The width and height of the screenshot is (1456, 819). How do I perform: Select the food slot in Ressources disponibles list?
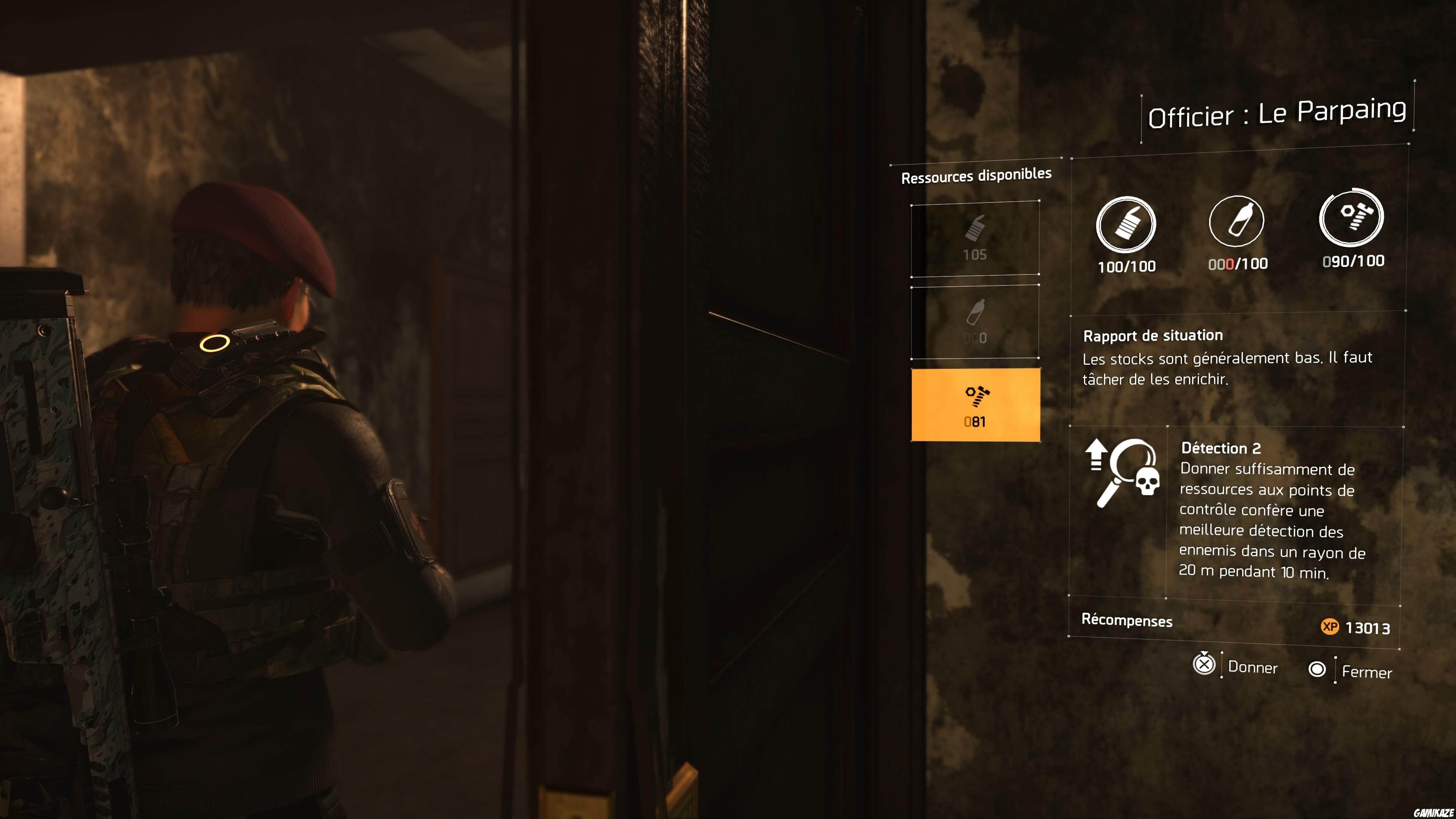[x=976, y=240]
